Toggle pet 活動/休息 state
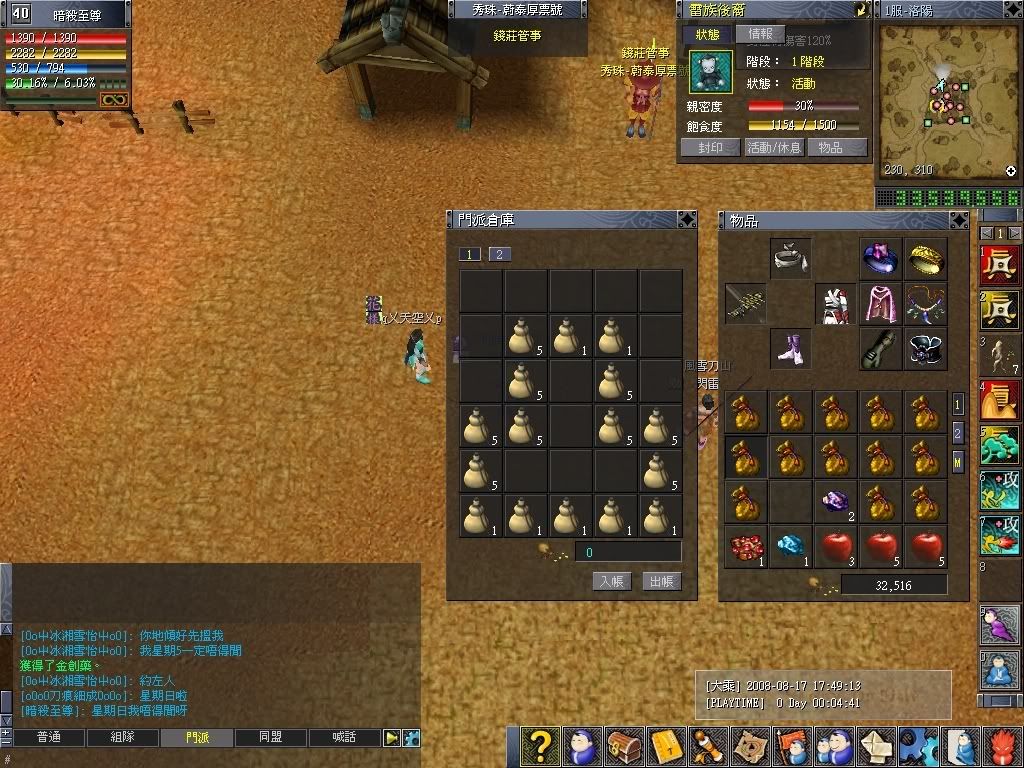This screenshot has height=768, width=1024. click(773, 147)
